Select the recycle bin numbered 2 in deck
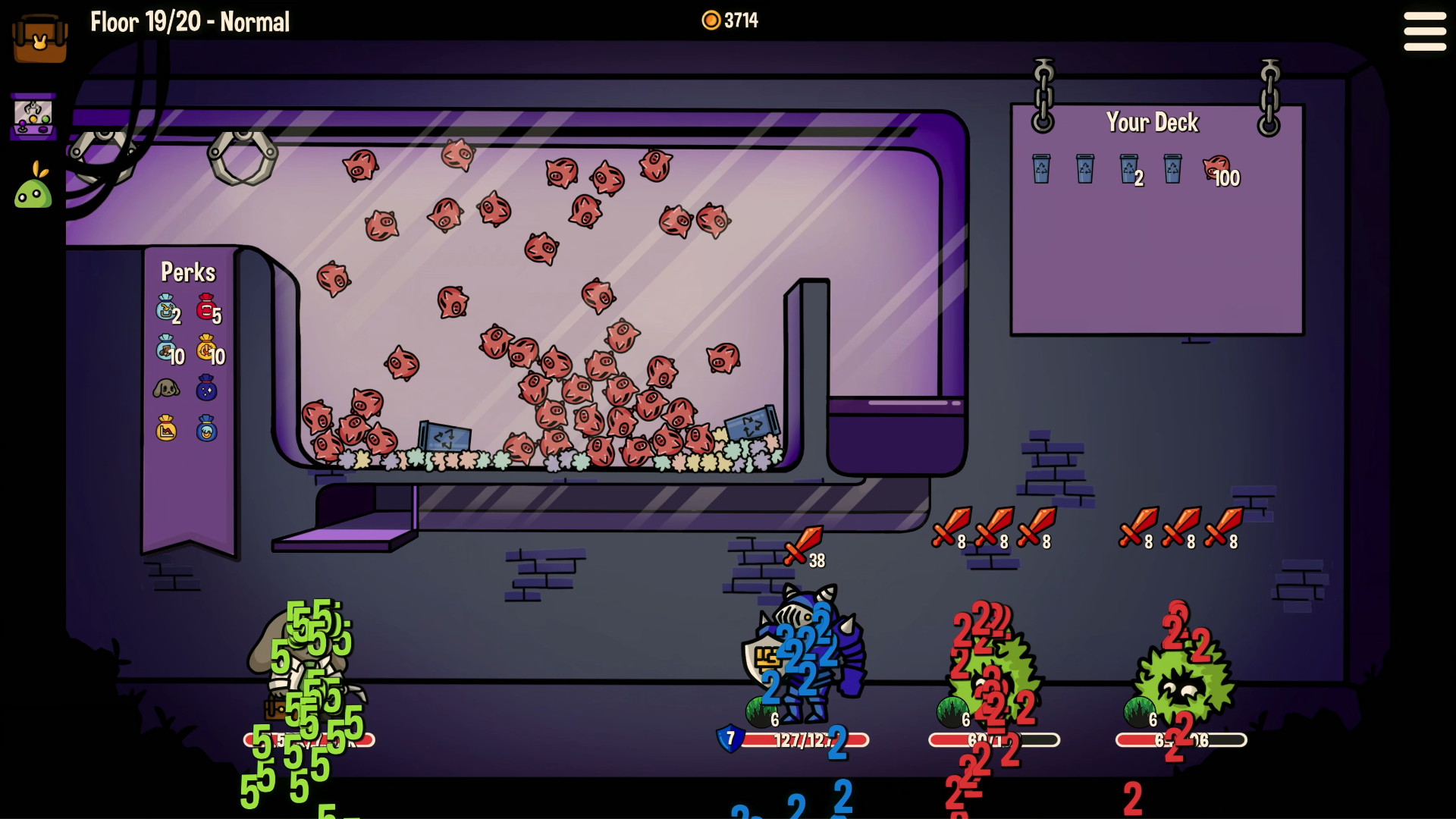The width and height of the screenshot is (1456, 819). point(1128,169)
